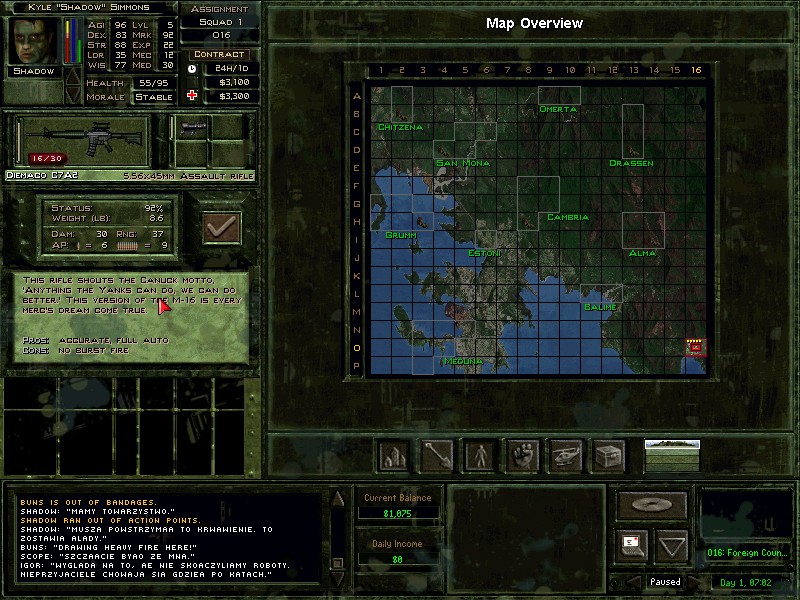Toggle the helicopter airspace map filter
This screenshot has width=800, height=600.
click(x=566, y=455)
